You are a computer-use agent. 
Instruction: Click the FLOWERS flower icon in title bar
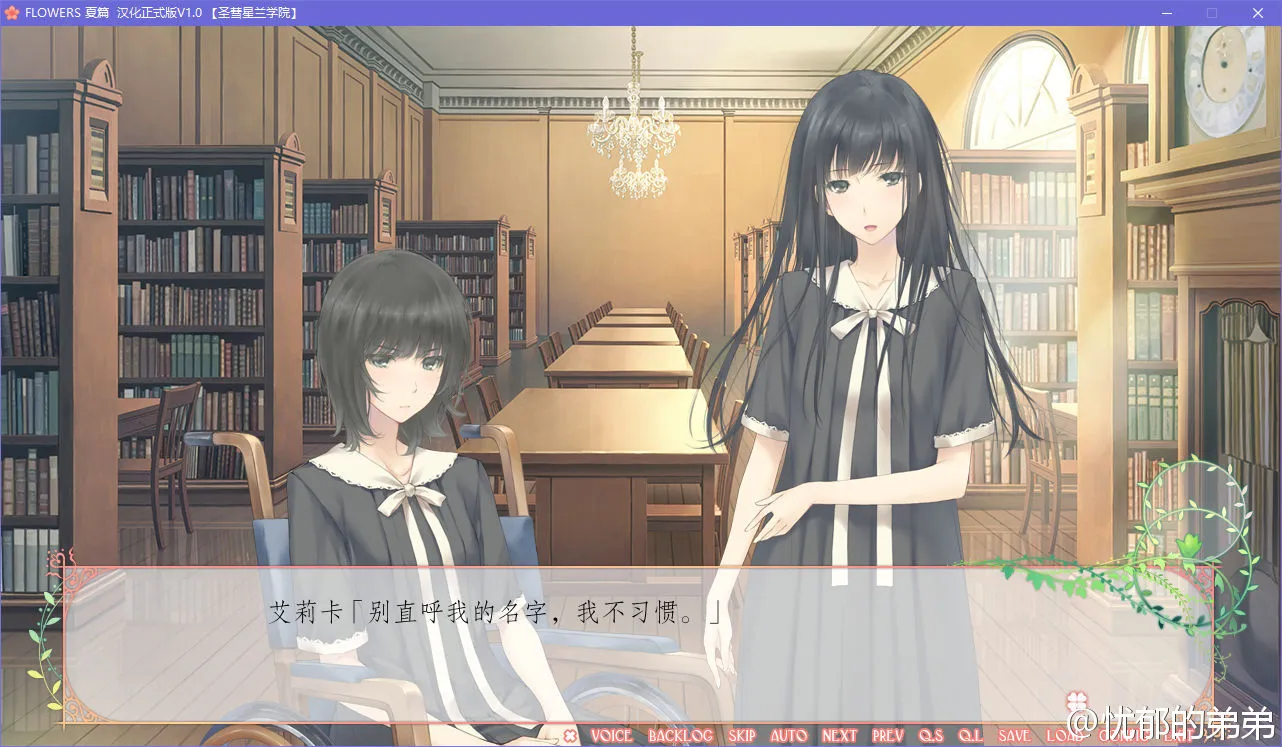pos(10,13)
